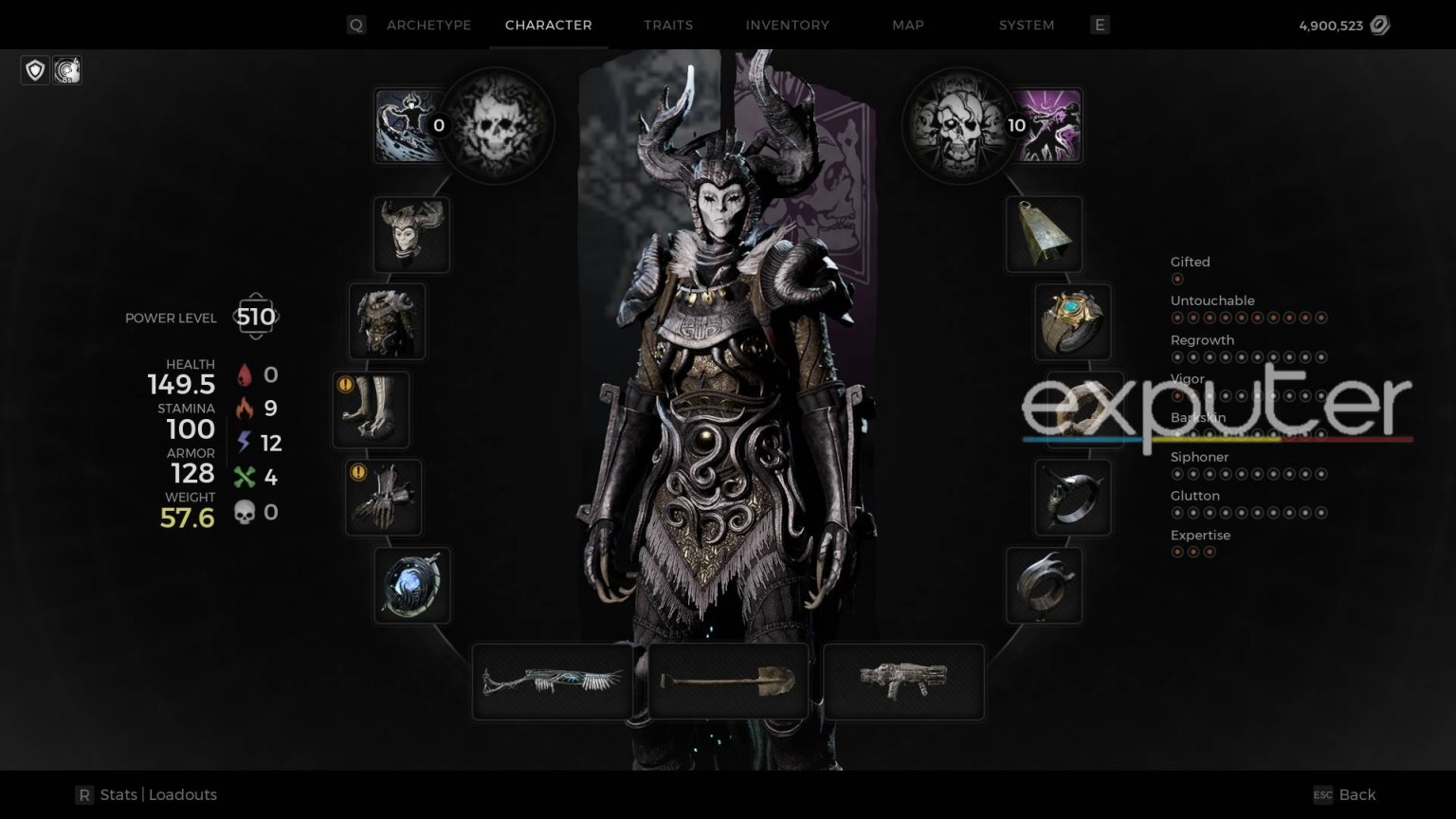Add a point to the Siphoner trait
Image resolution: width=1456 pixels, height=819 pixels.
(1177, 474)
